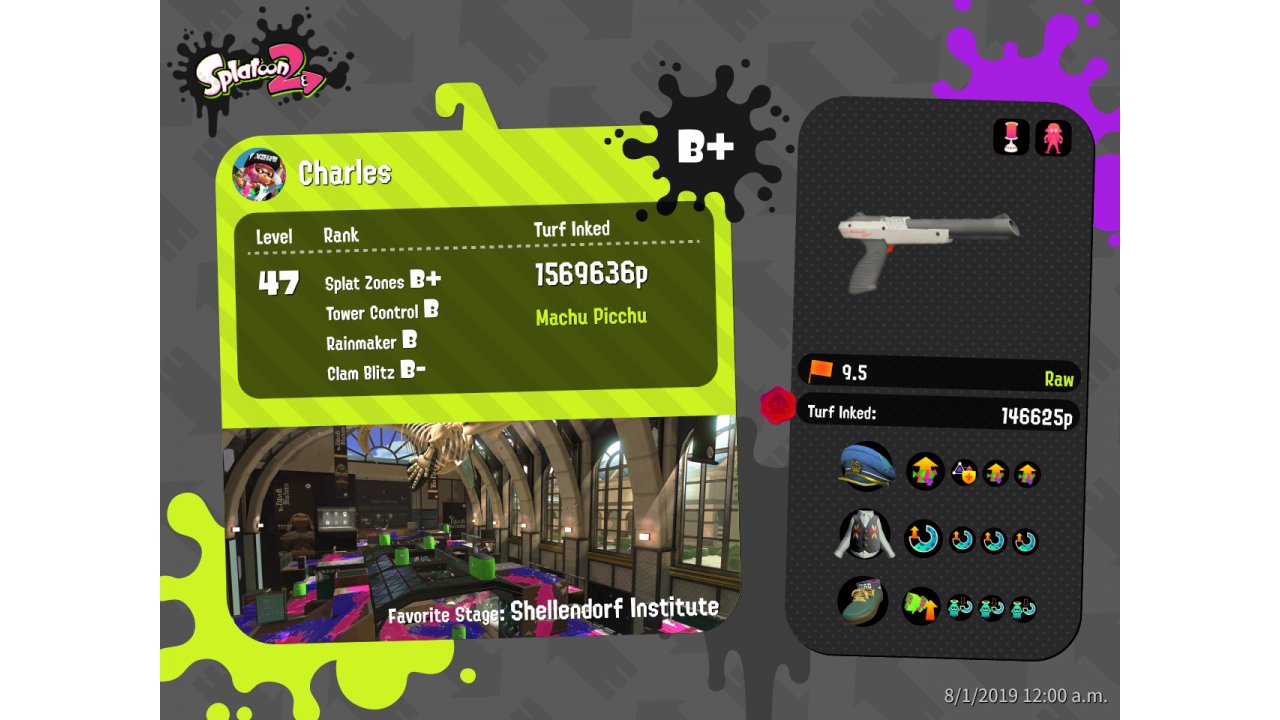This screenshot has width=1280, height=720.
Task: Select the black vest clothing gear
Action: point(864,535)
